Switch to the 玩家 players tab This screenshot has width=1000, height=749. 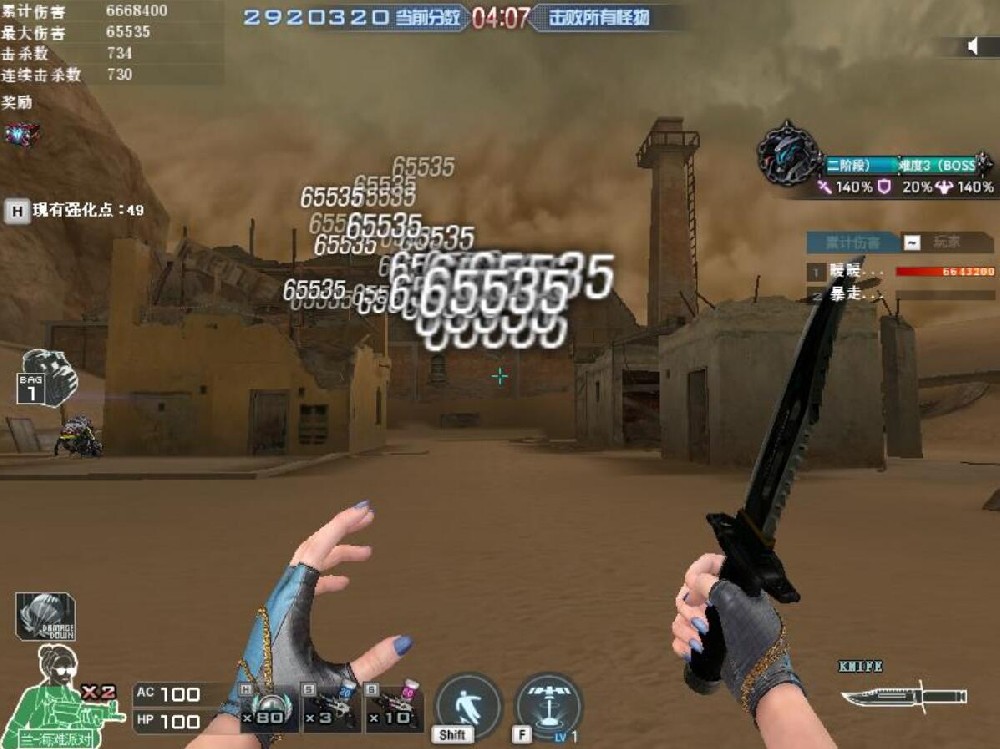tap(946, 242)
